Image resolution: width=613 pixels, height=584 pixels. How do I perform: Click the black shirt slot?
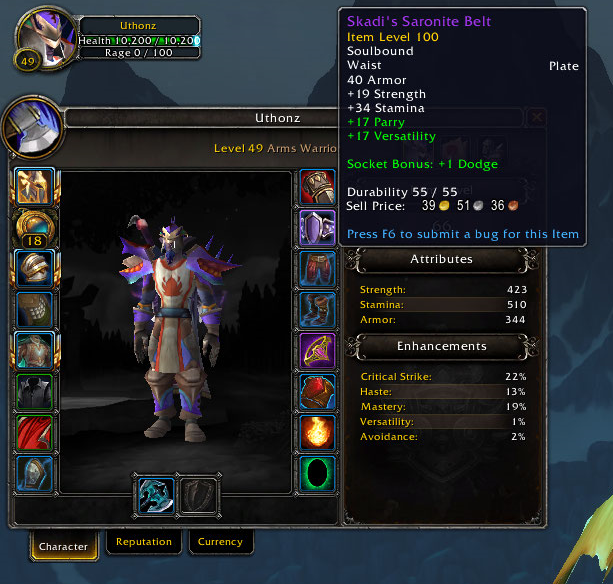[33, 392]
